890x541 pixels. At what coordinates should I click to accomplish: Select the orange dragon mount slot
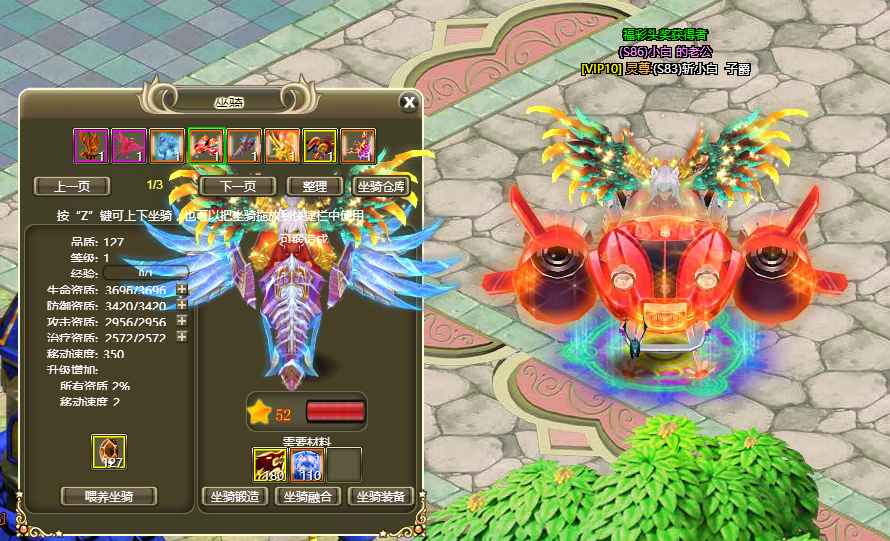pos(91,146)
